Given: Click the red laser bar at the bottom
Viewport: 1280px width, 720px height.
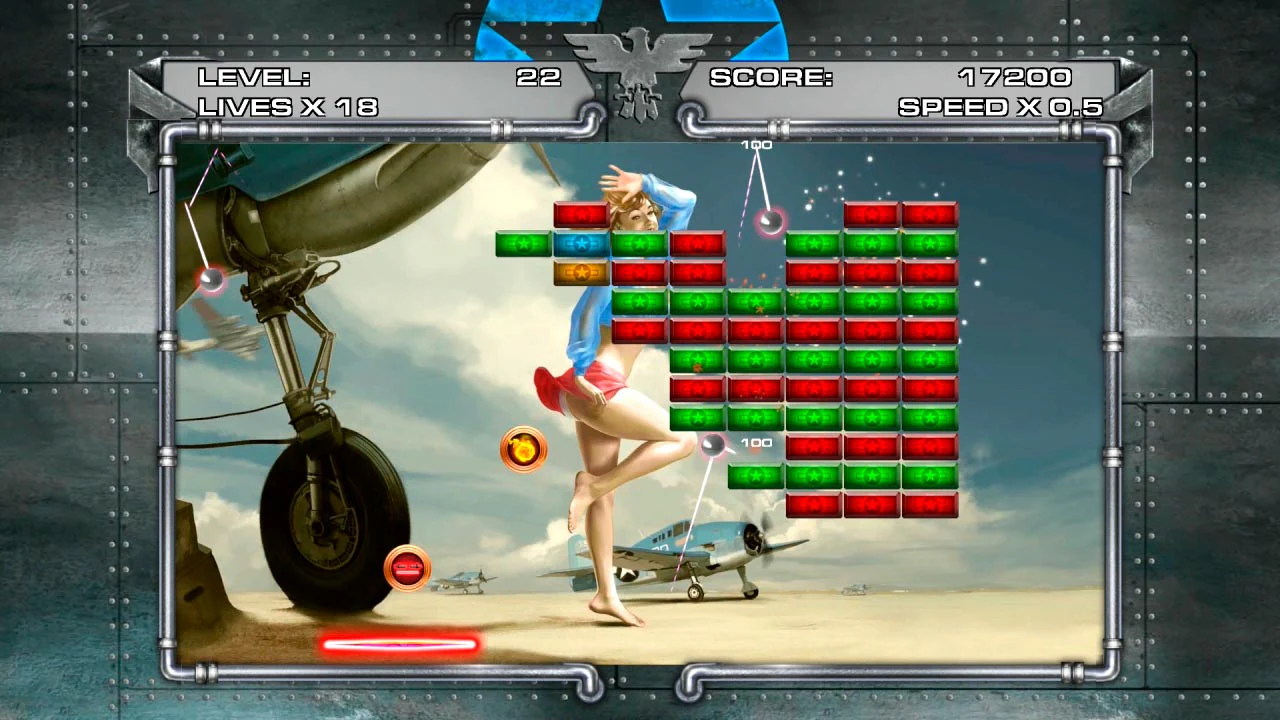Looking at the screenshot, I should pos(399,644).
